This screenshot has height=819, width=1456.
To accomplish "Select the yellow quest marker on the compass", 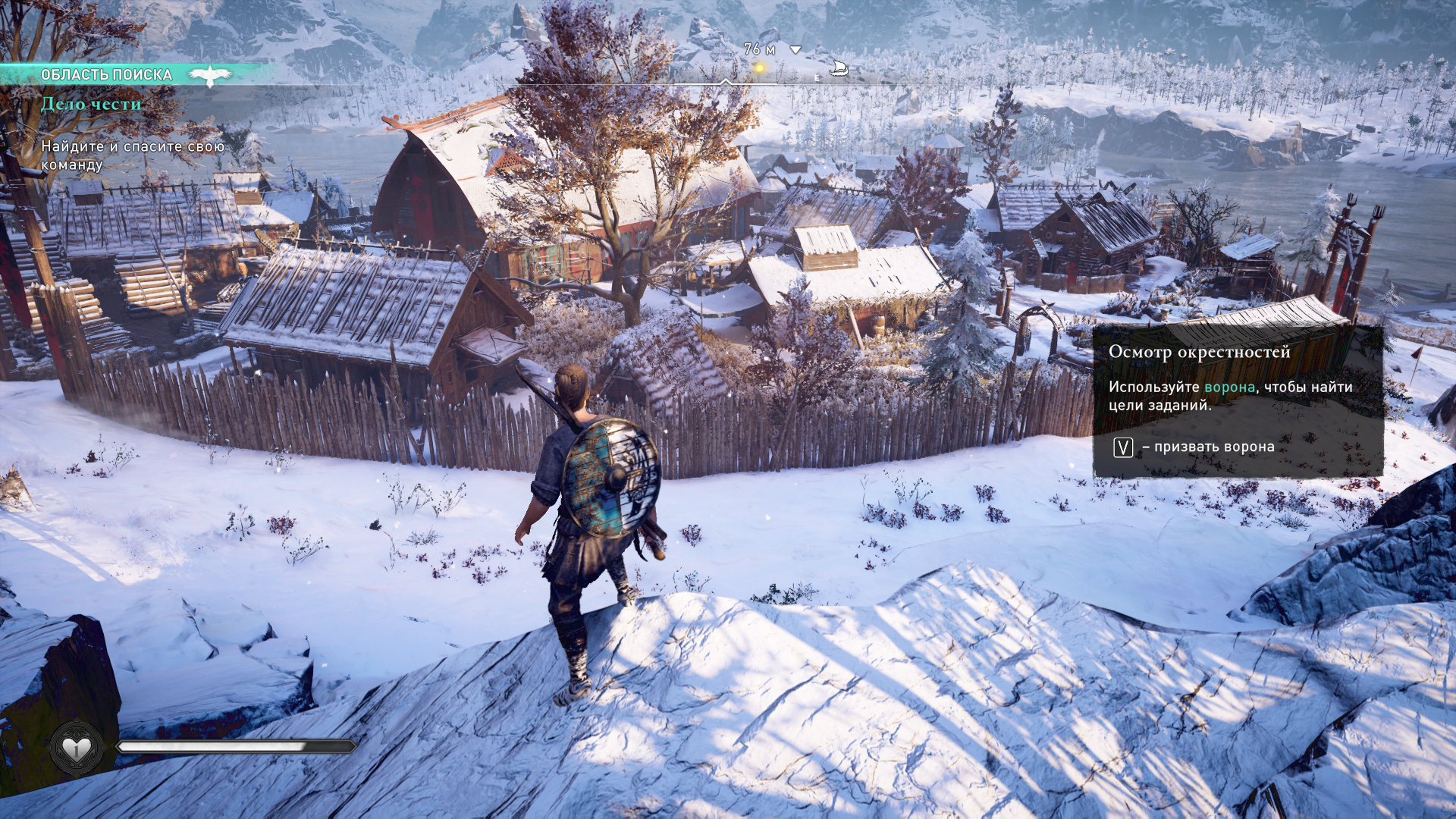I will coord(758,68).
